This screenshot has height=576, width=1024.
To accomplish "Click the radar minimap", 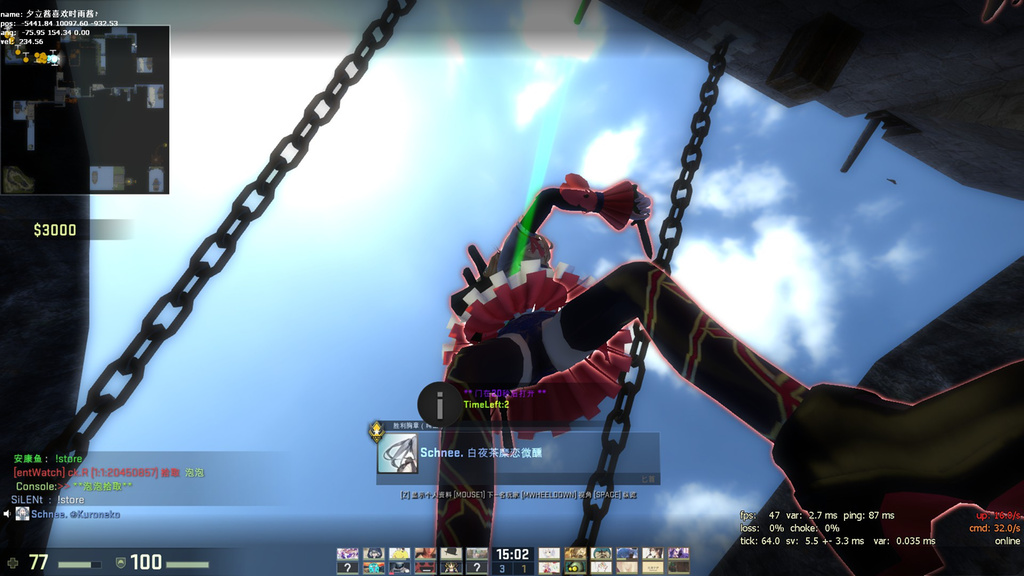I will [85, 109].
